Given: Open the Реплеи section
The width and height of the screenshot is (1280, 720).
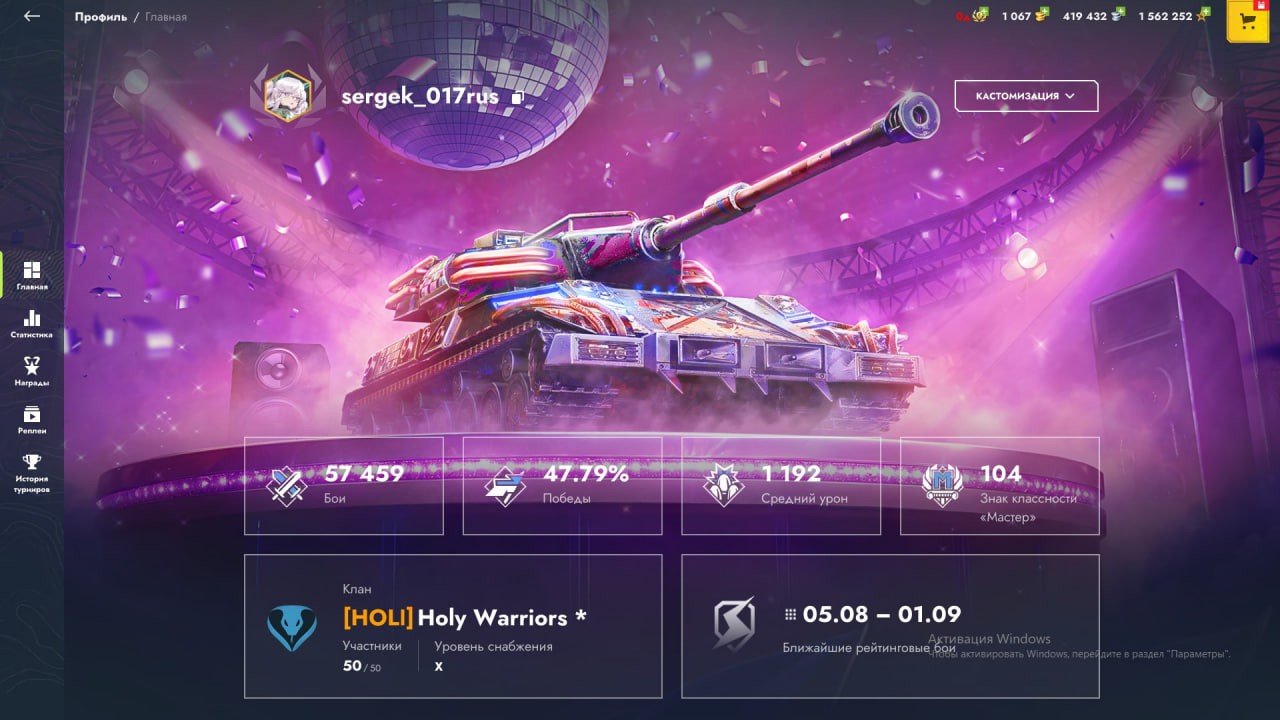Looking at the screenshot, I should 32,419.
